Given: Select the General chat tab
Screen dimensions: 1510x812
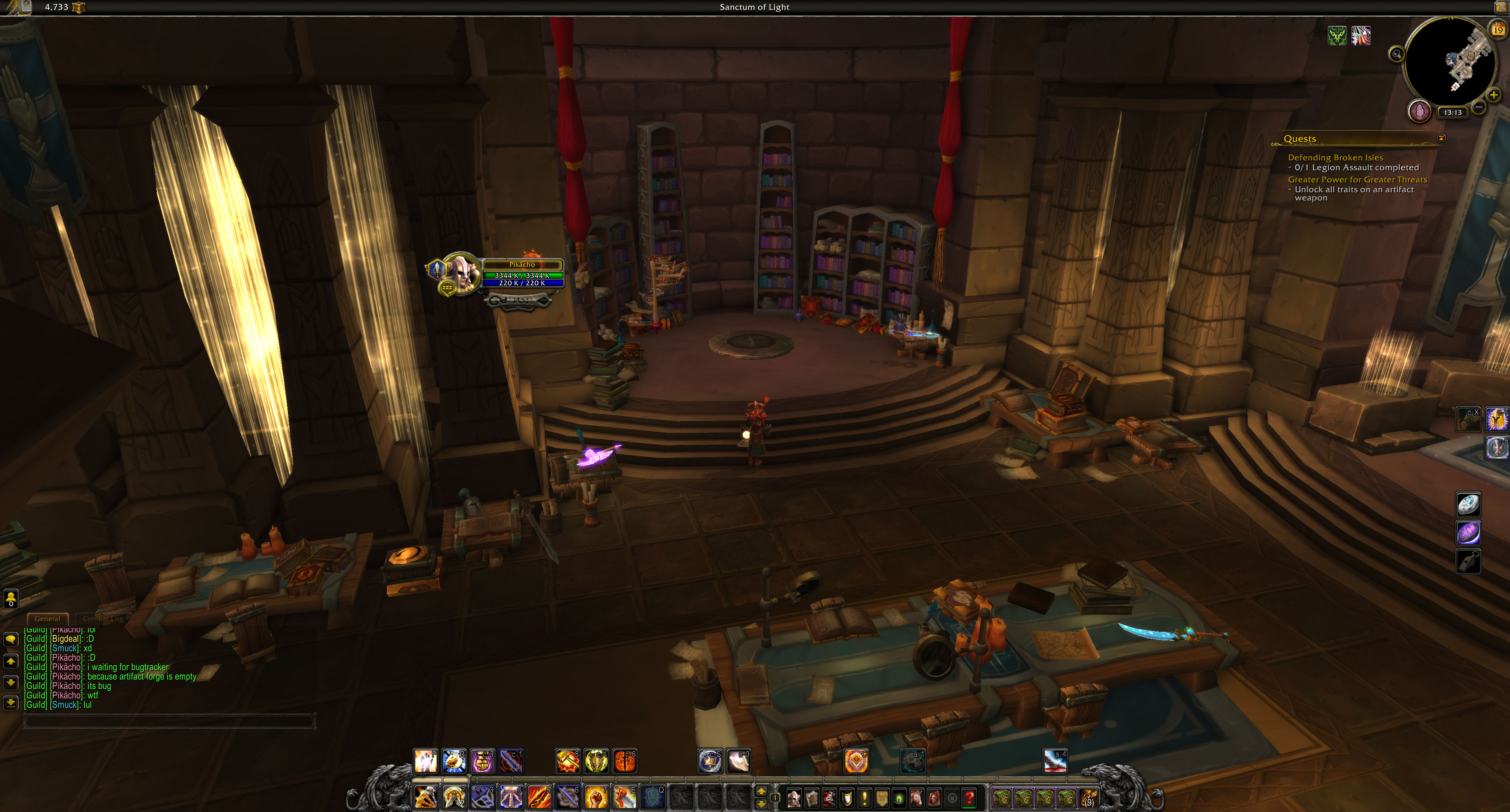Looking at the screenshot, I should (47, 619).
